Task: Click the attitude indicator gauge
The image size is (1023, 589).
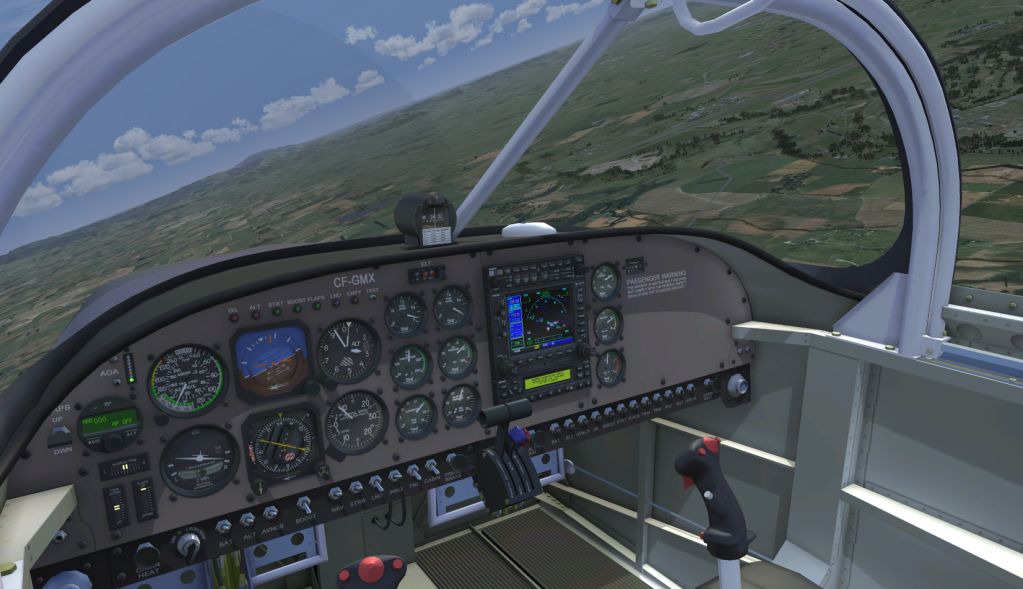Action: tap(271, 360)
